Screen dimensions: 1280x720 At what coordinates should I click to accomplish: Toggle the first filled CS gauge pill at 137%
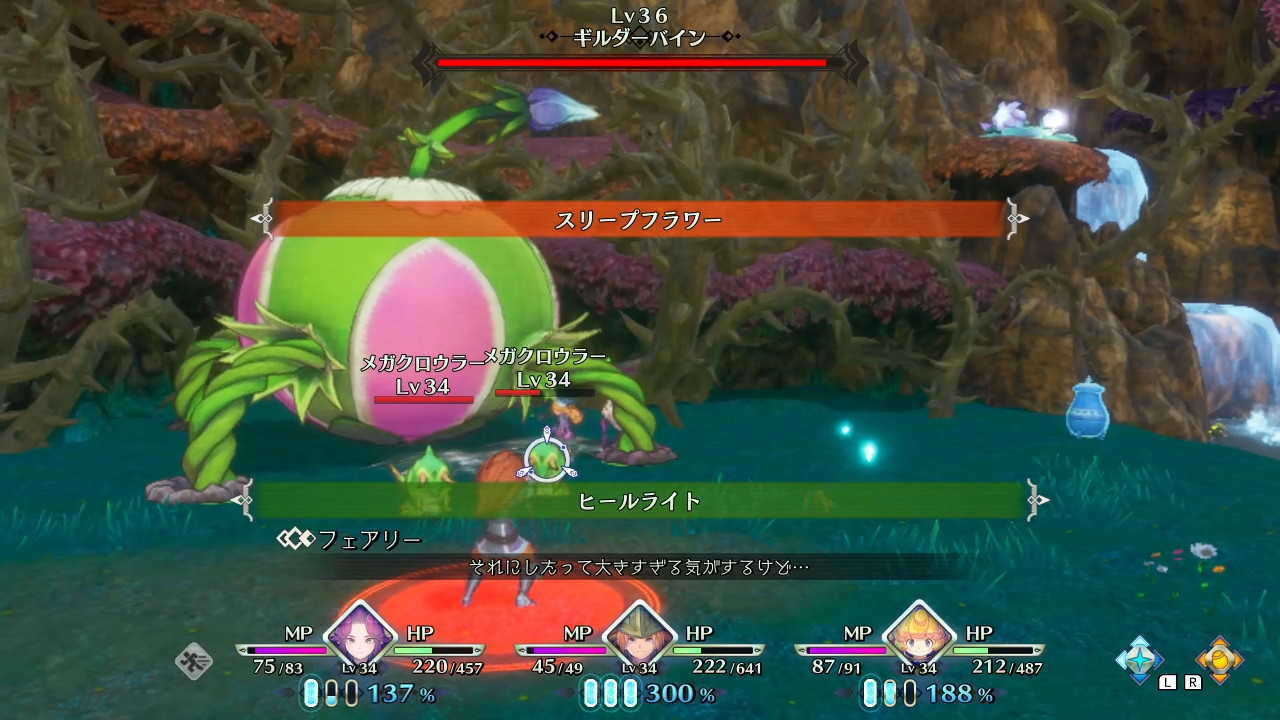310,692
